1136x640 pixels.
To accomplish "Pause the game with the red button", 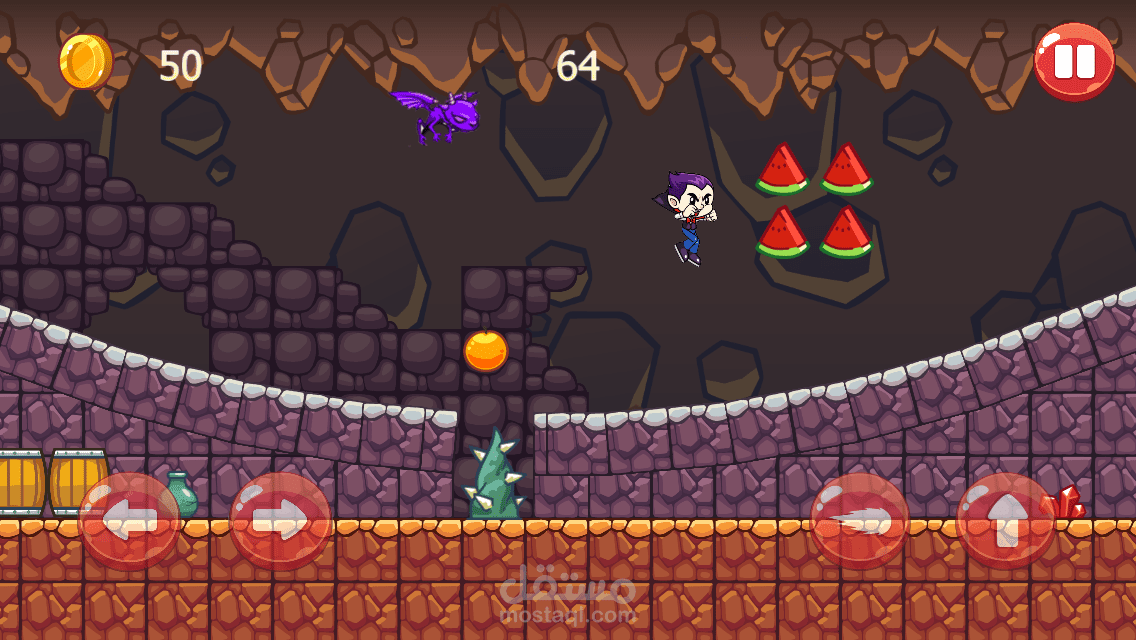I will (x=1074, y=61).
